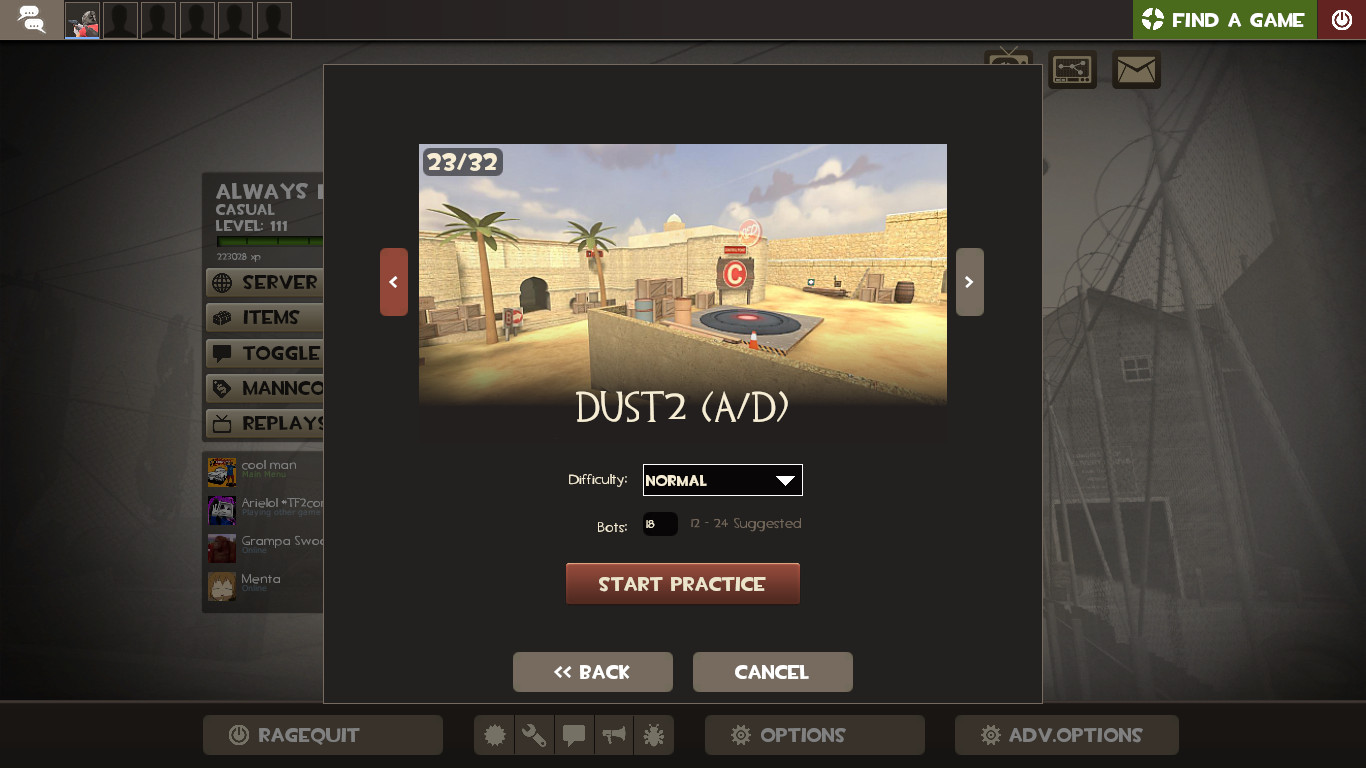Advance to the next map with the right arrow
The height and width of the screenshot is (768, 1366).
pos(968,282)
